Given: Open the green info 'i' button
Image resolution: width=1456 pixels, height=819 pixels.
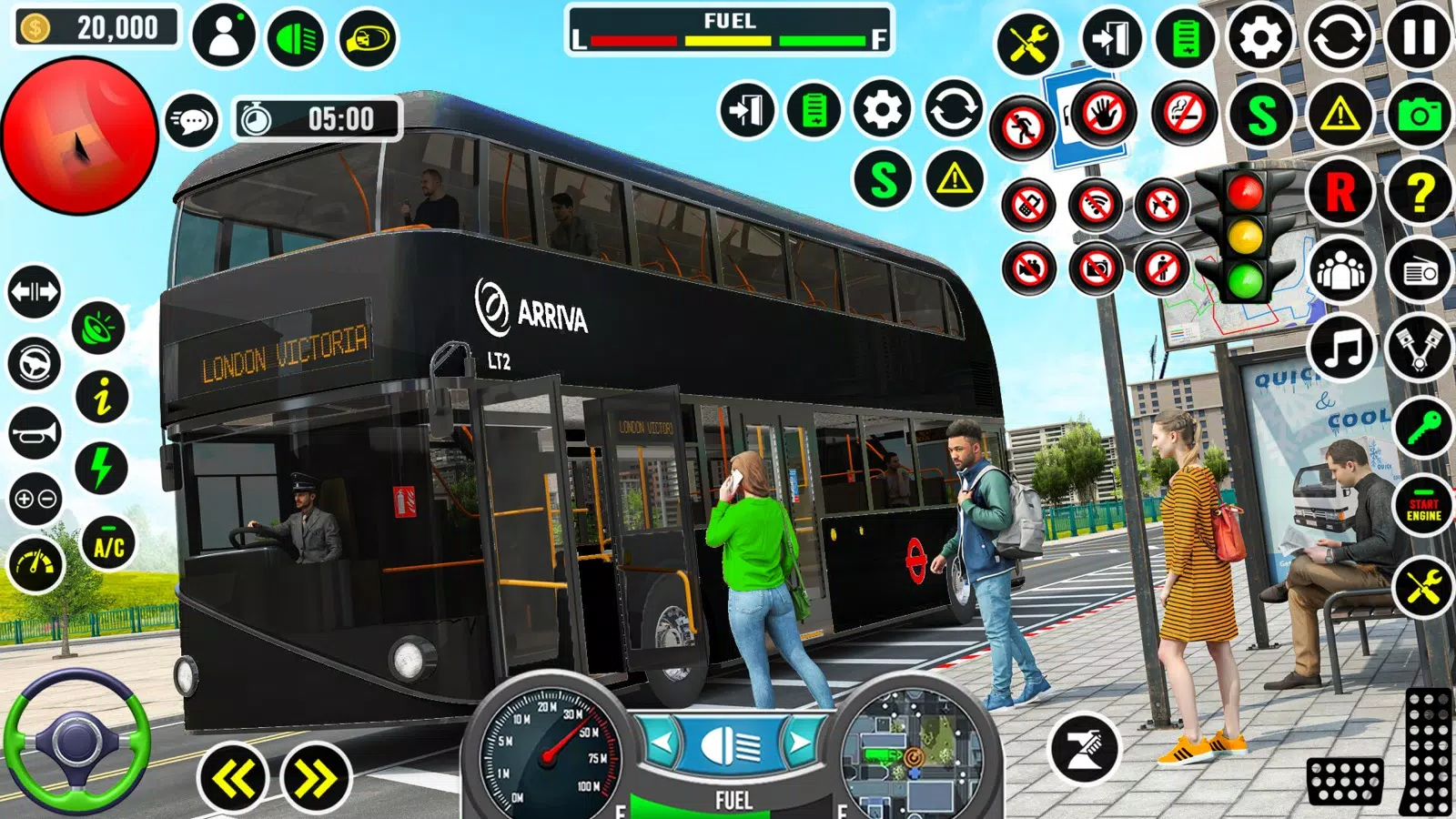Looking at the screenshot, I should (102, 397).
